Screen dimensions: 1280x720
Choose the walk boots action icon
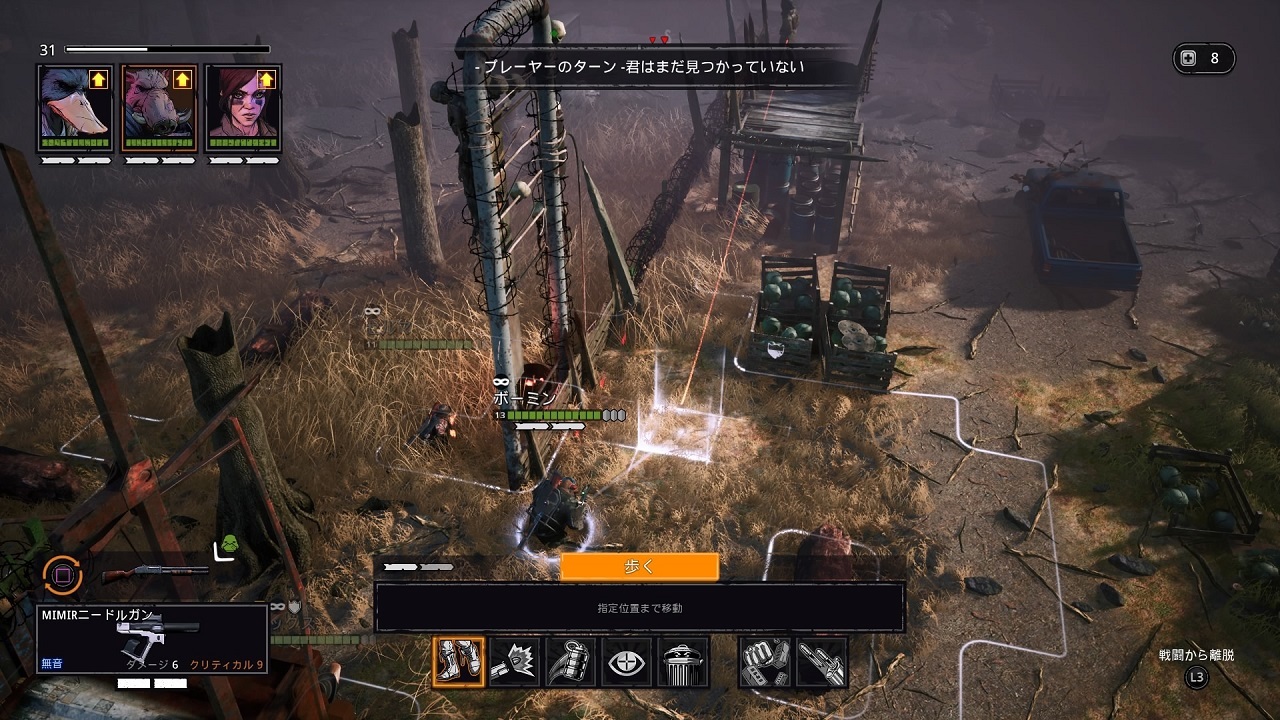[x=459, y=662]
